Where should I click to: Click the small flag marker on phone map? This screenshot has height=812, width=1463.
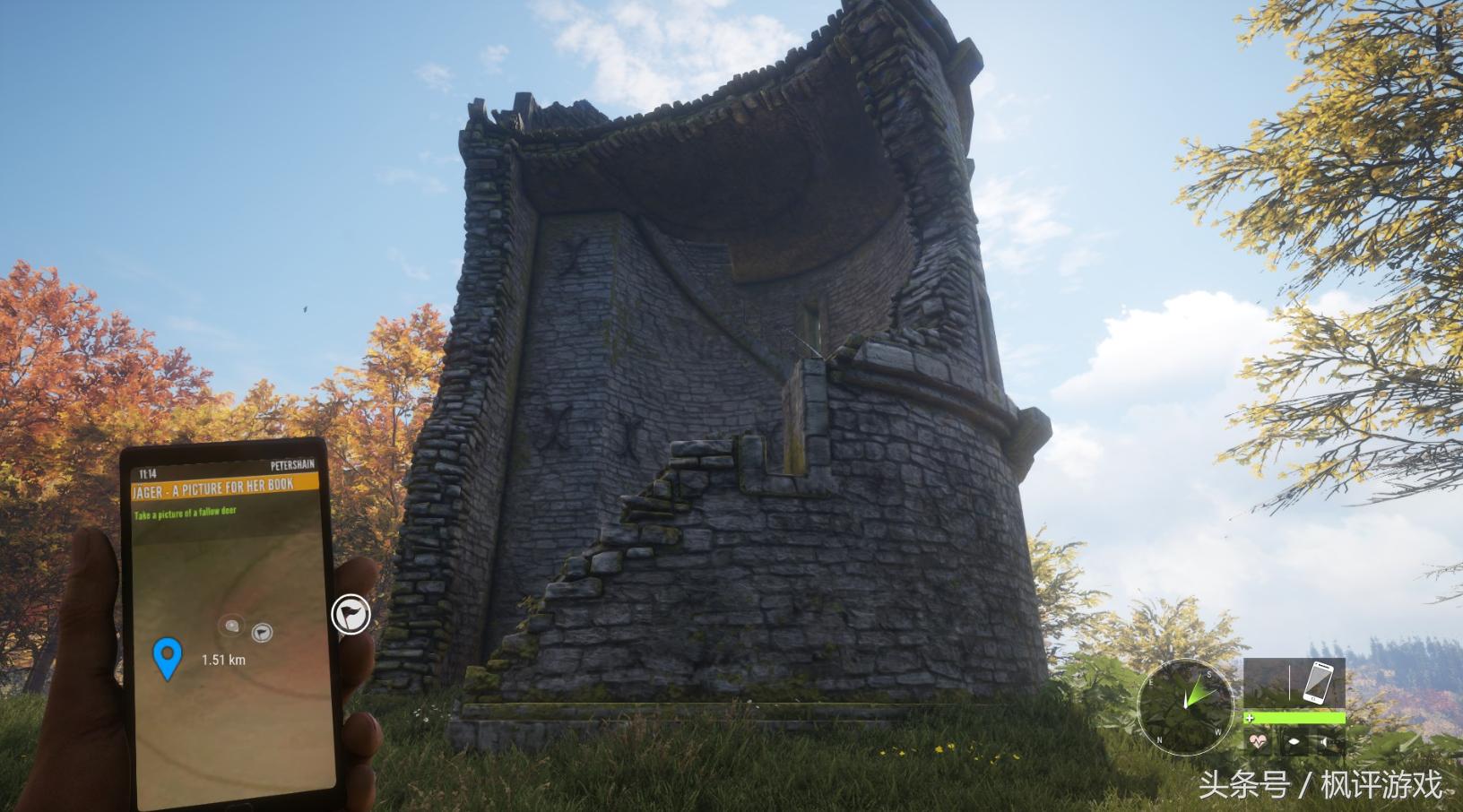261,633
